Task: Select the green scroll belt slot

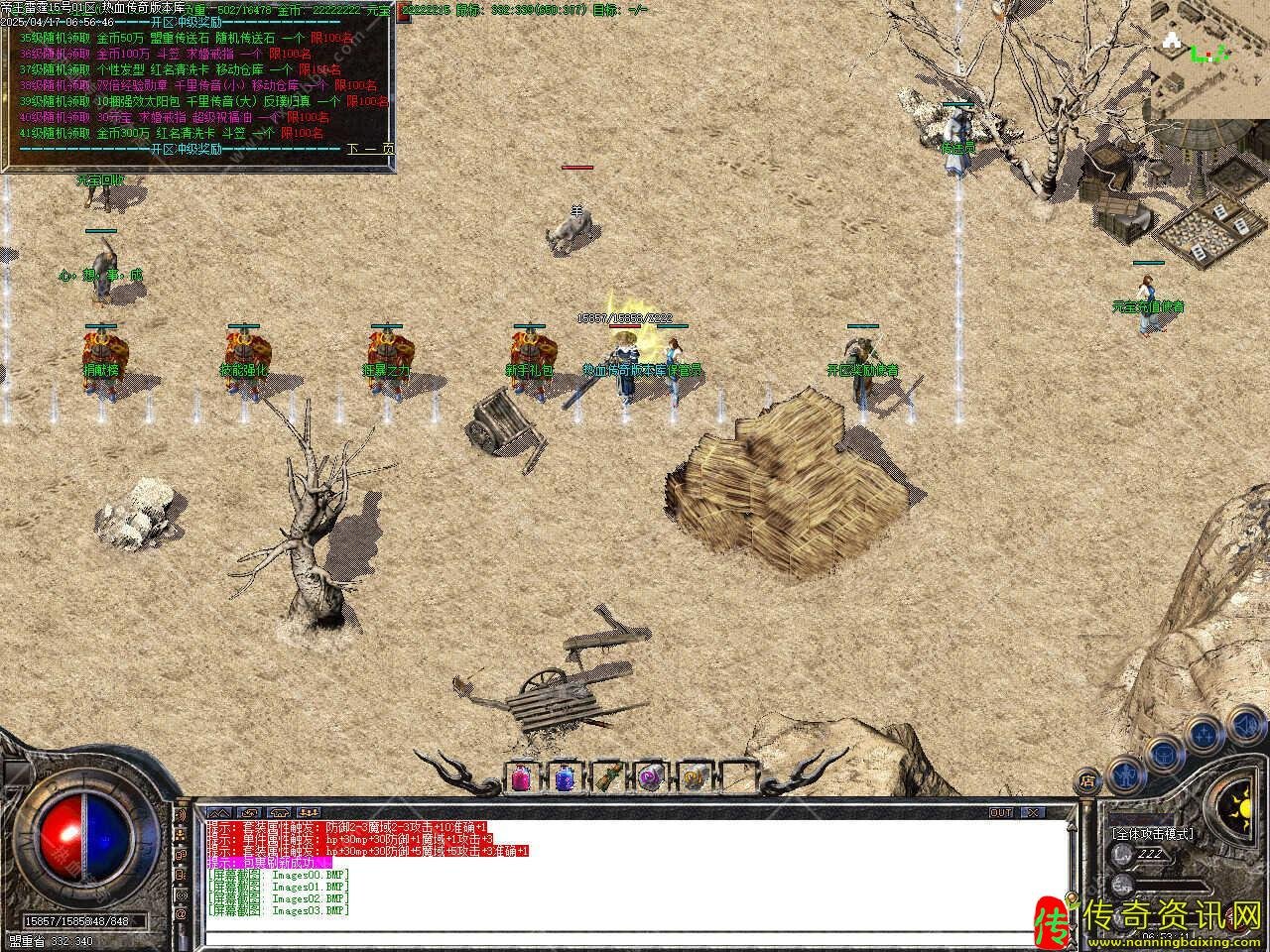Action: pyautogui.click(x=607, y=779)
